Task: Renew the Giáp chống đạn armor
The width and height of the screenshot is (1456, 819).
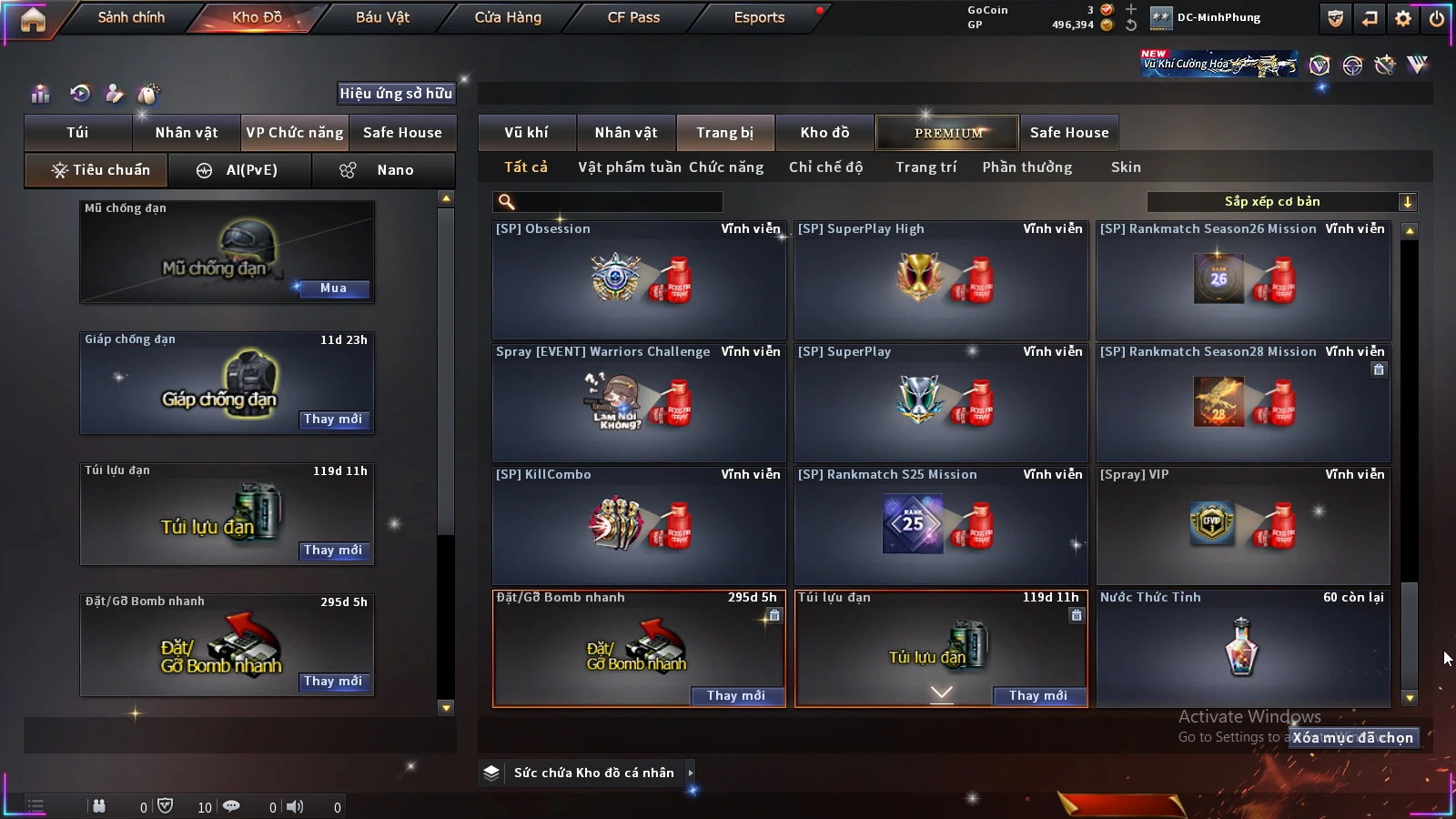Action: tap(333, 420)
